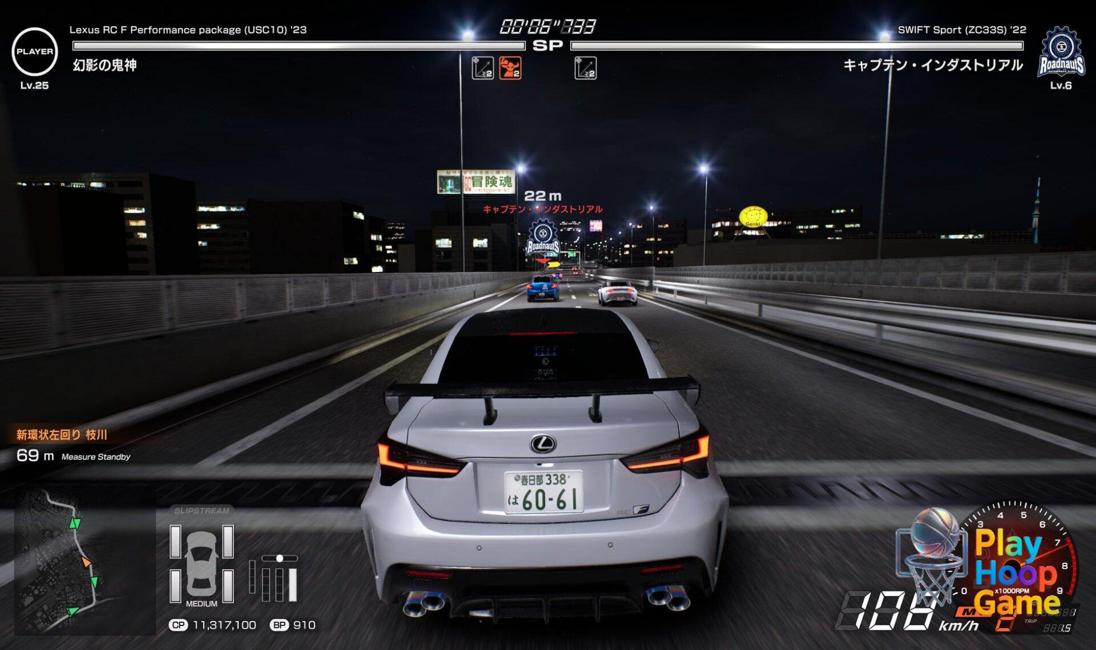Click the BP points badge
The height and width of the screenshot is (650, 1096).
point(279,625)
